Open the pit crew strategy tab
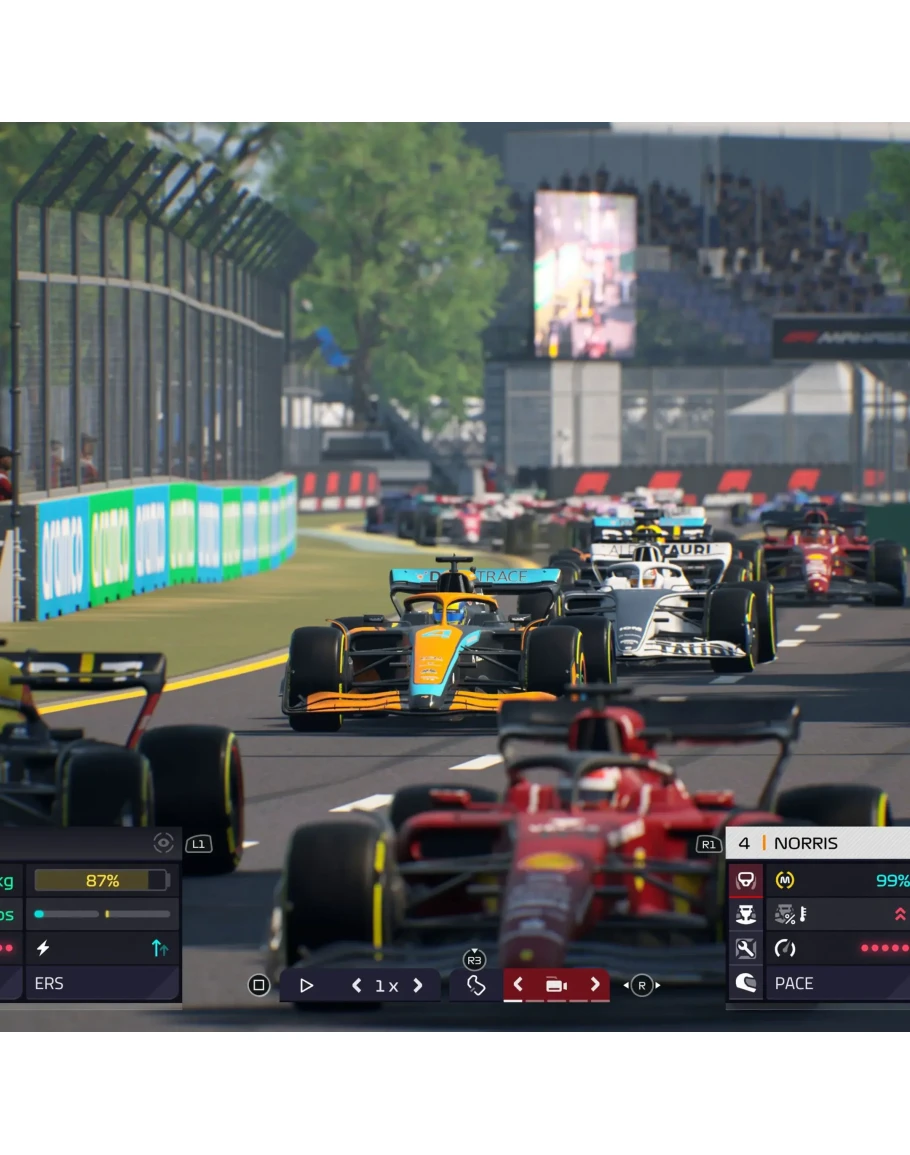Screen dimensions: 910x1155 tap(745, 914)
